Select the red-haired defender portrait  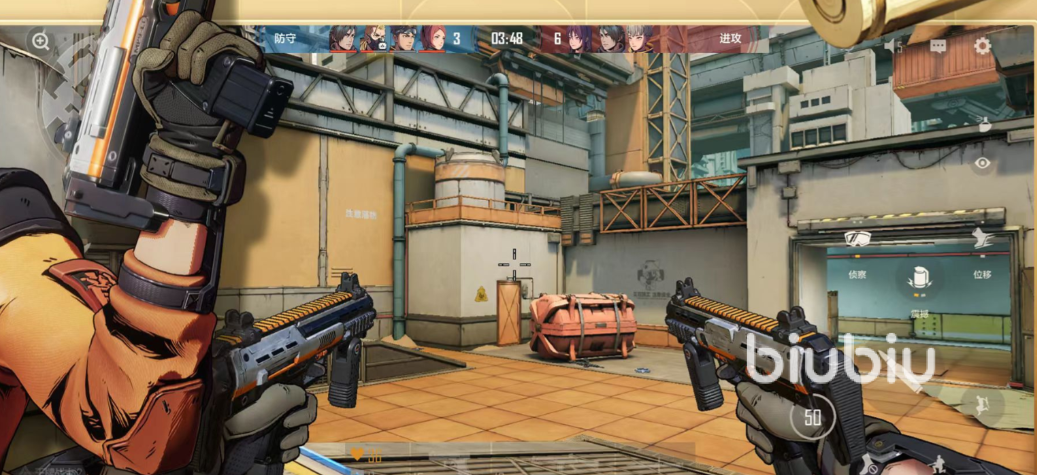coord(433,39)
